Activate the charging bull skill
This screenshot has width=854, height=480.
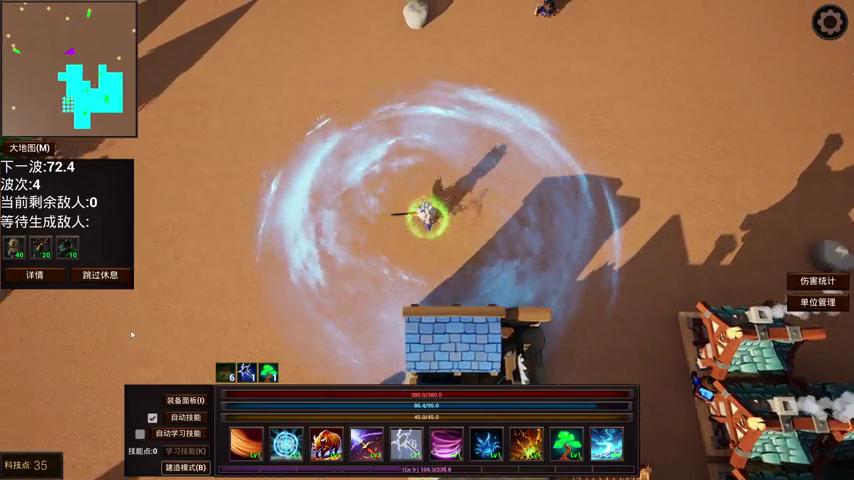(x=326, y=443)
